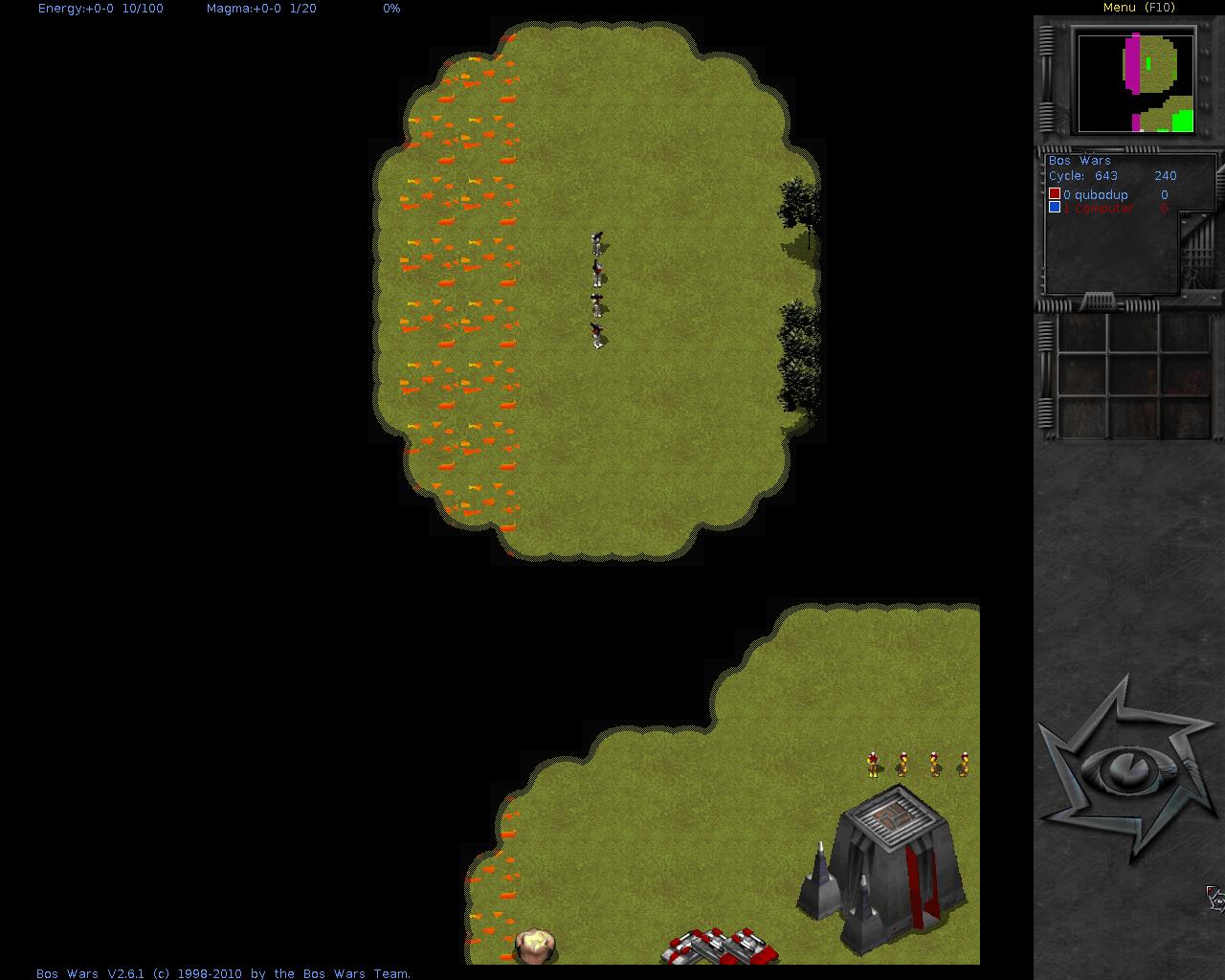Click the player entry 1 Computer
Screen dimensions: 1225x980
[x=1099, y=208]
